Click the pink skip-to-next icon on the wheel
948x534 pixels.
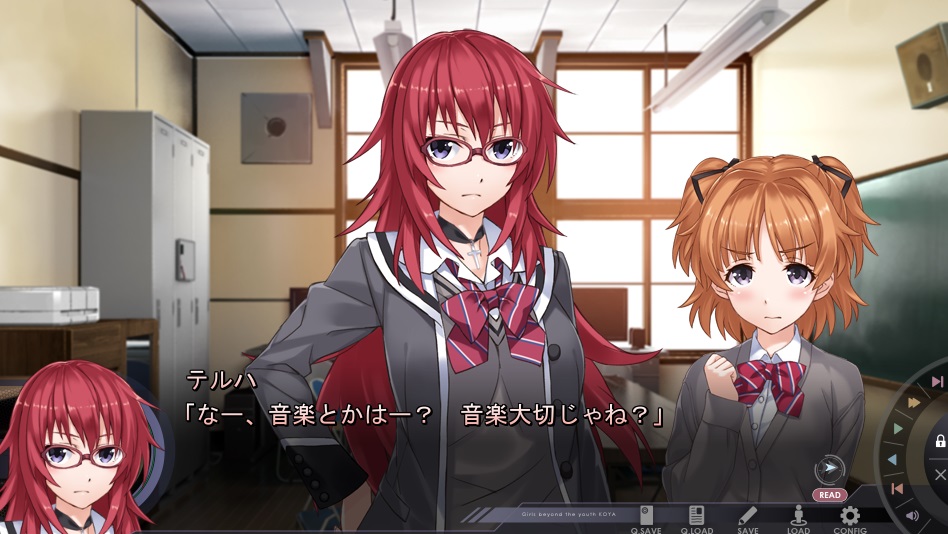coord(937,382)
